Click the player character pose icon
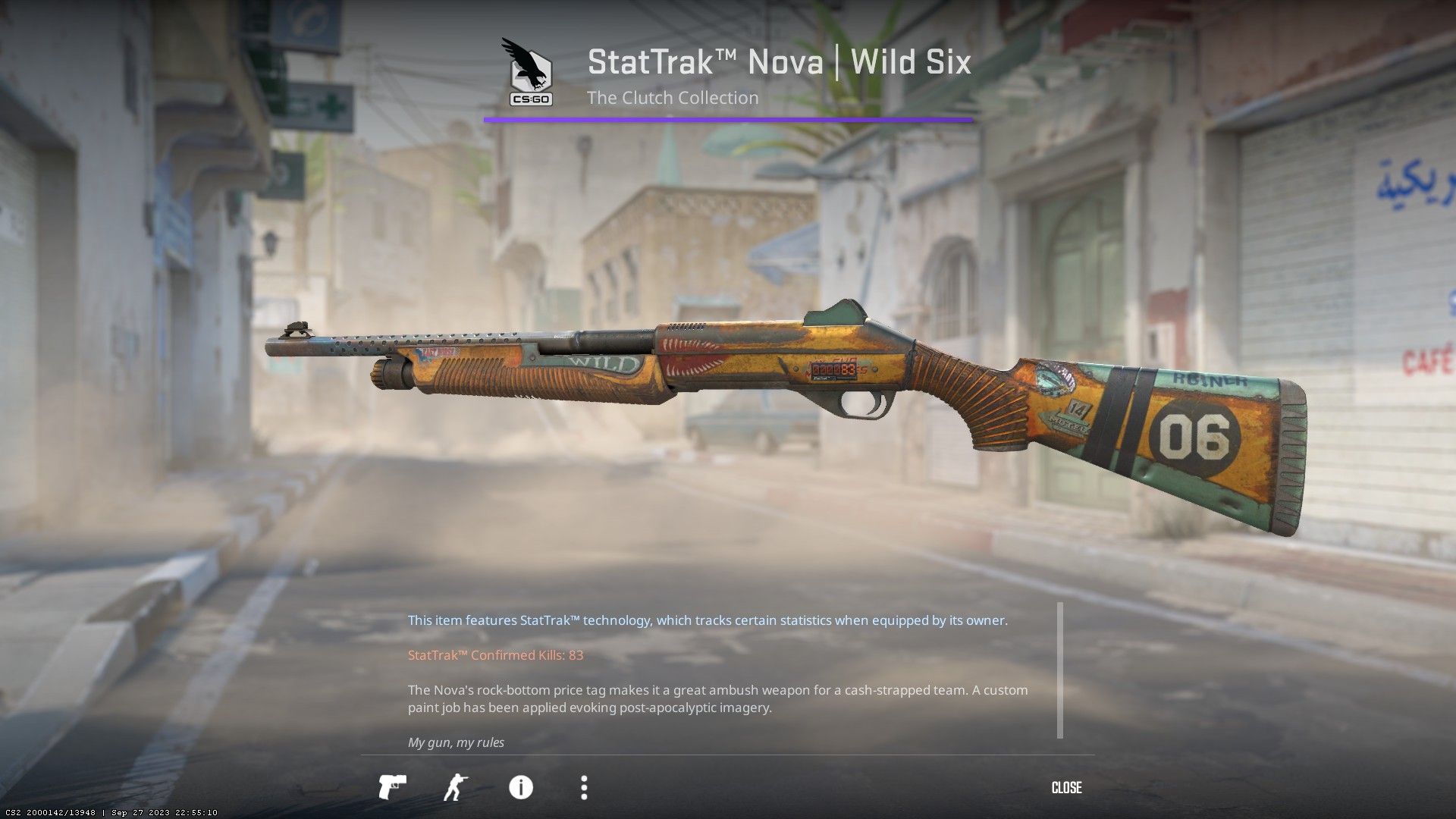Screen dimensions: 1456x819 point(457,788)
